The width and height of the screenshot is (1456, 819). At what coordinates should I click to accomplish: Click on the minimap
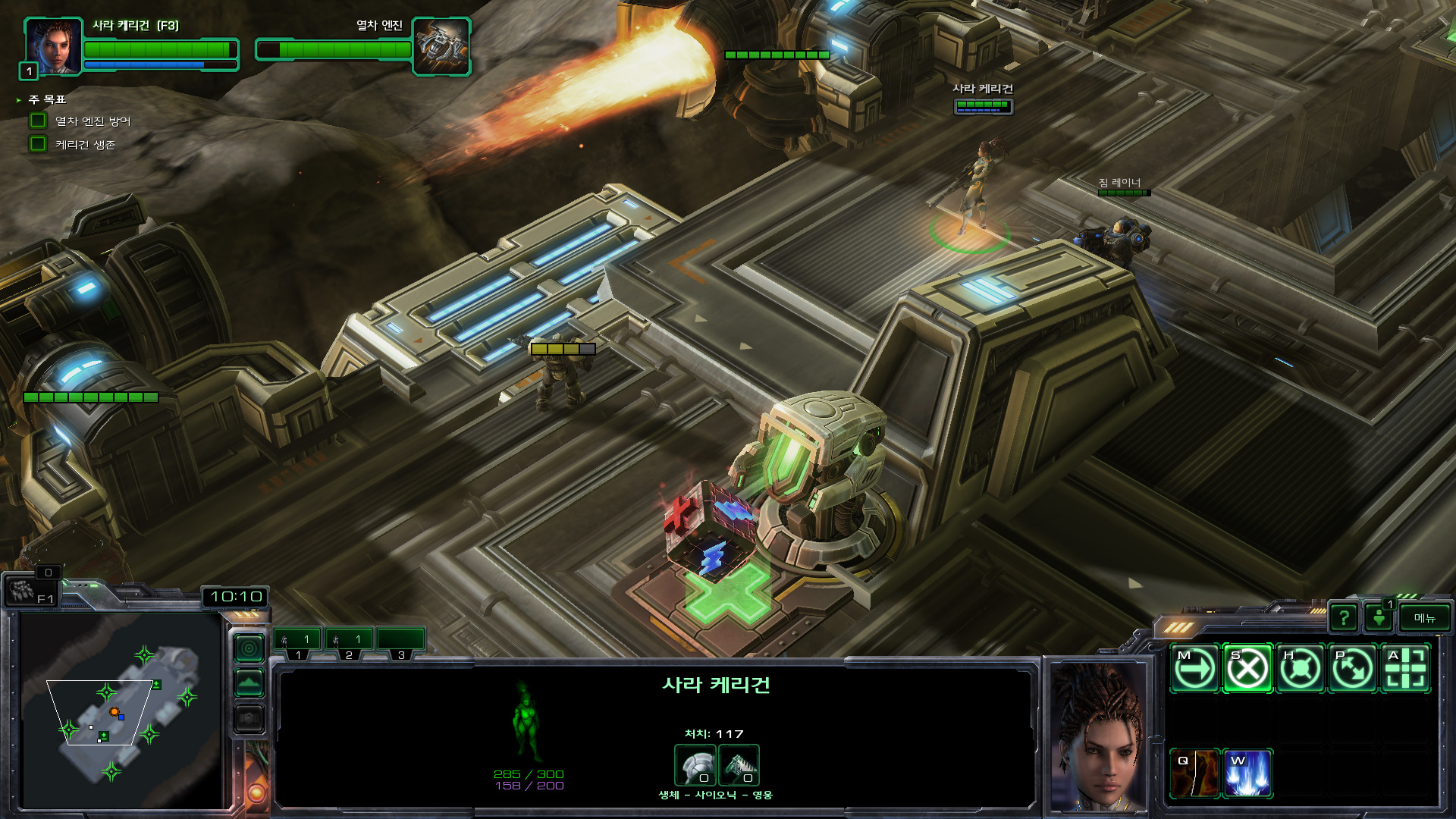point(121,709)
